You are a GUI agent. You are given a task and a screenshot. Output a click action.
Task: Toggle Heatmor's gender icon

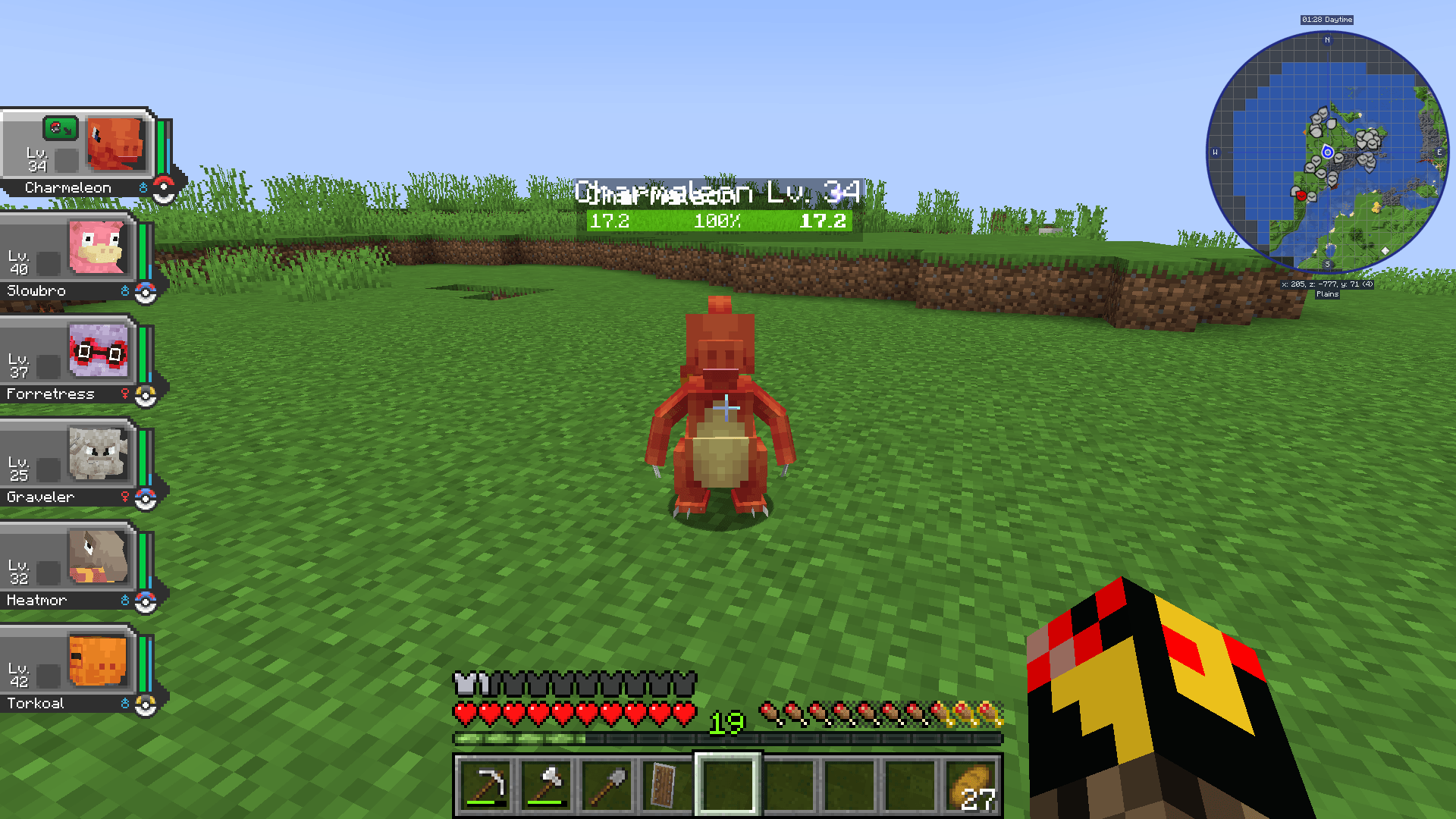coord(125,600)
